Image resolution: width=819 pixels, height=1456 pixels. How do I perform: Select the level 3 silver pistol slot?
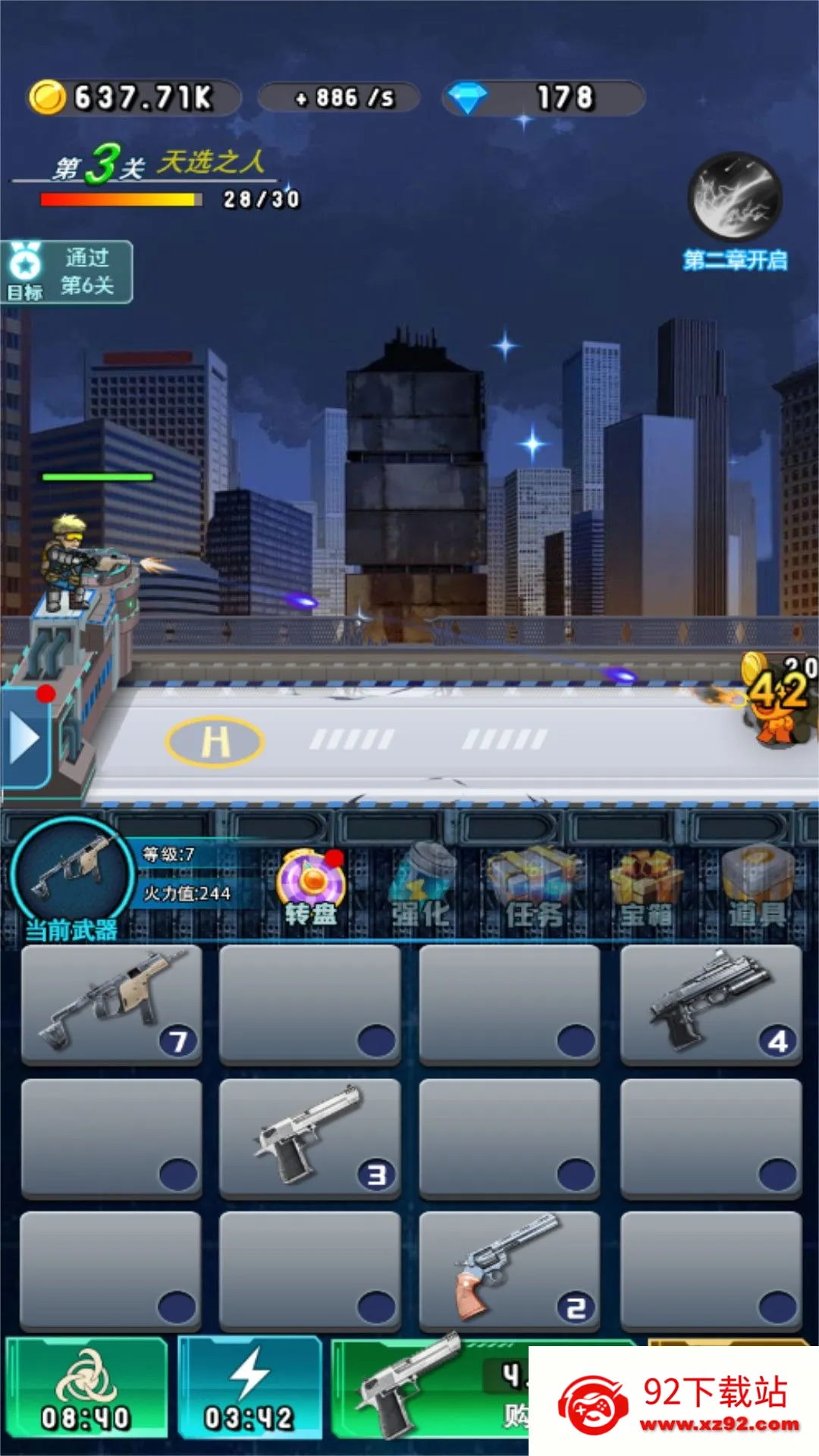click(309, 1137)
